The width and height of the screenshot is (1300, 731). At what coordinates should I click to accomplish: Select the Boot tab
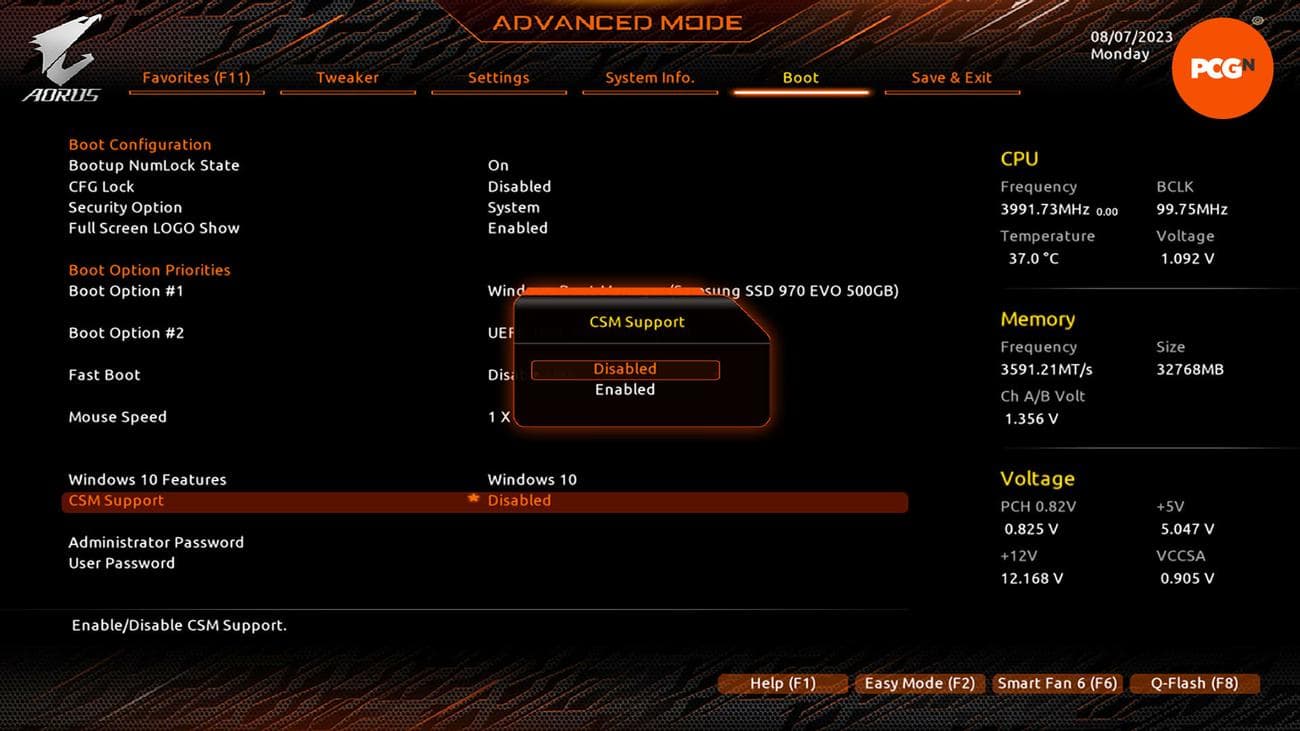coord(800,77)
